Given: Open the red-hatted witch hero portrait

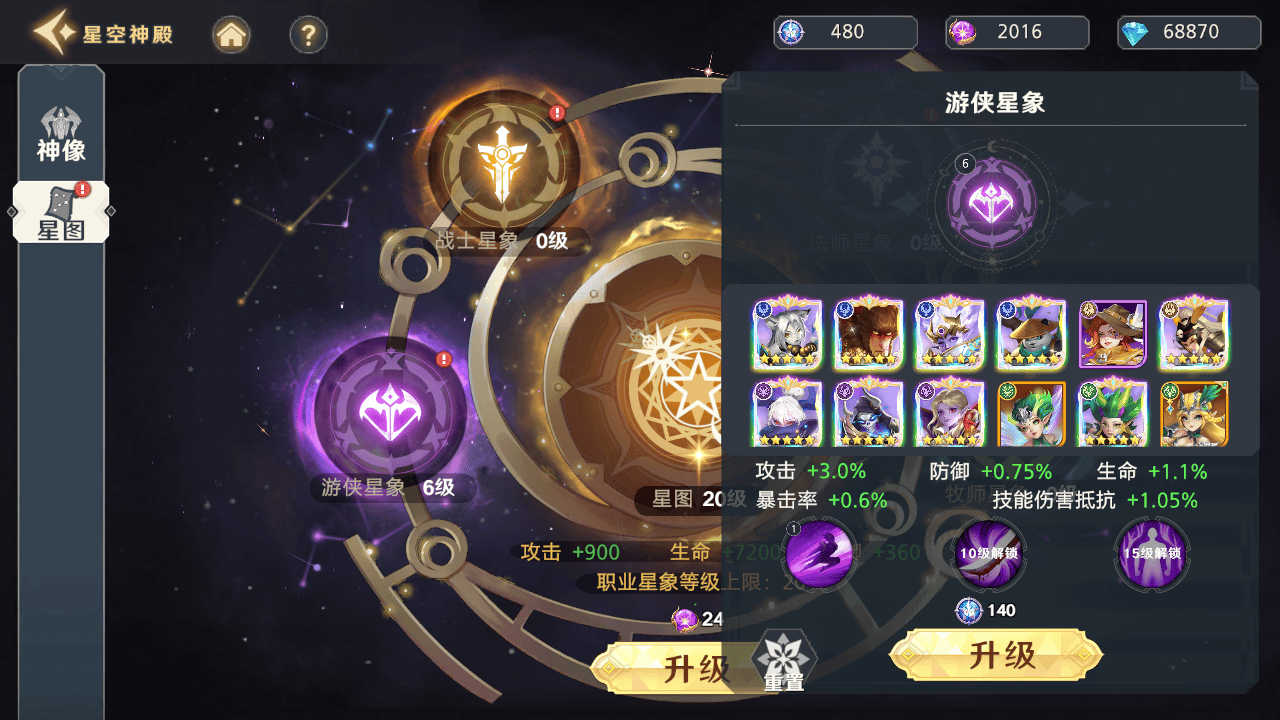Looking at the screenshot, I should 1113,332.
